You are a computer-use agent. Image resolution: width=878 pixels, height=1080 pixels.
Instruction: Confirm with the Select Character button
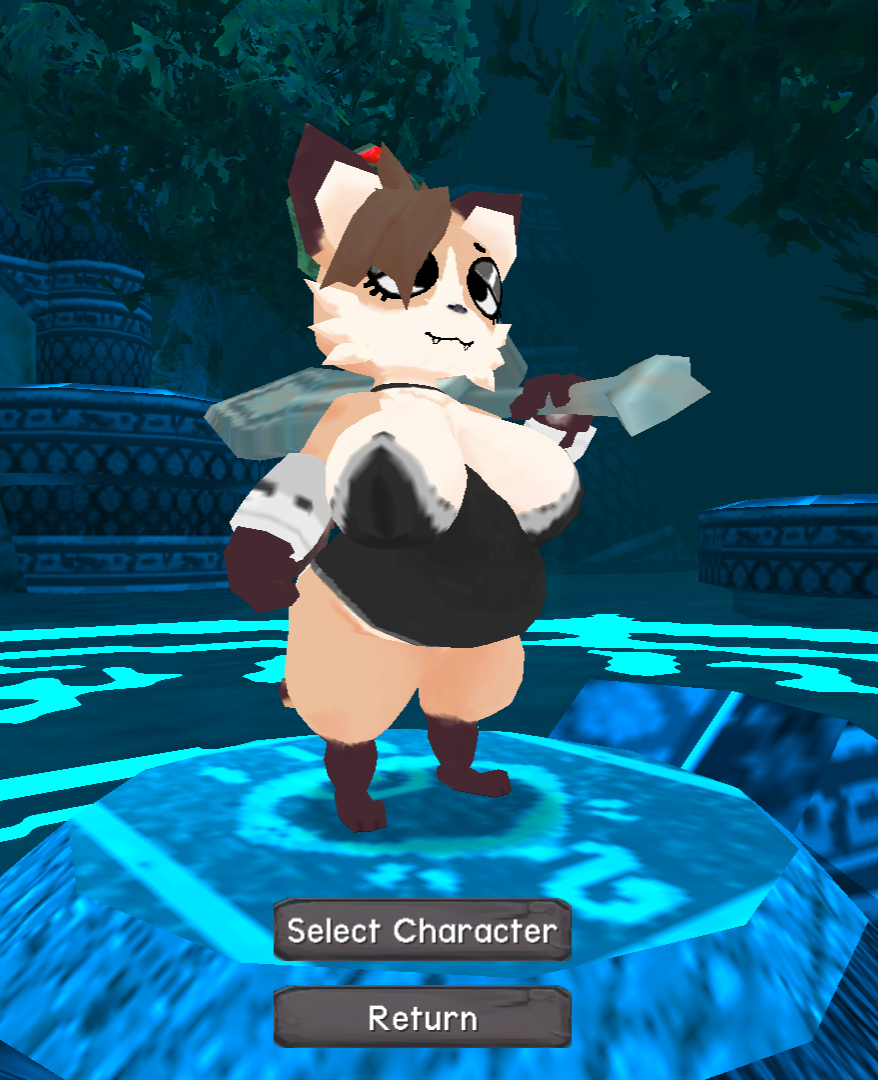pyautogui.click(x=422, y=931)
